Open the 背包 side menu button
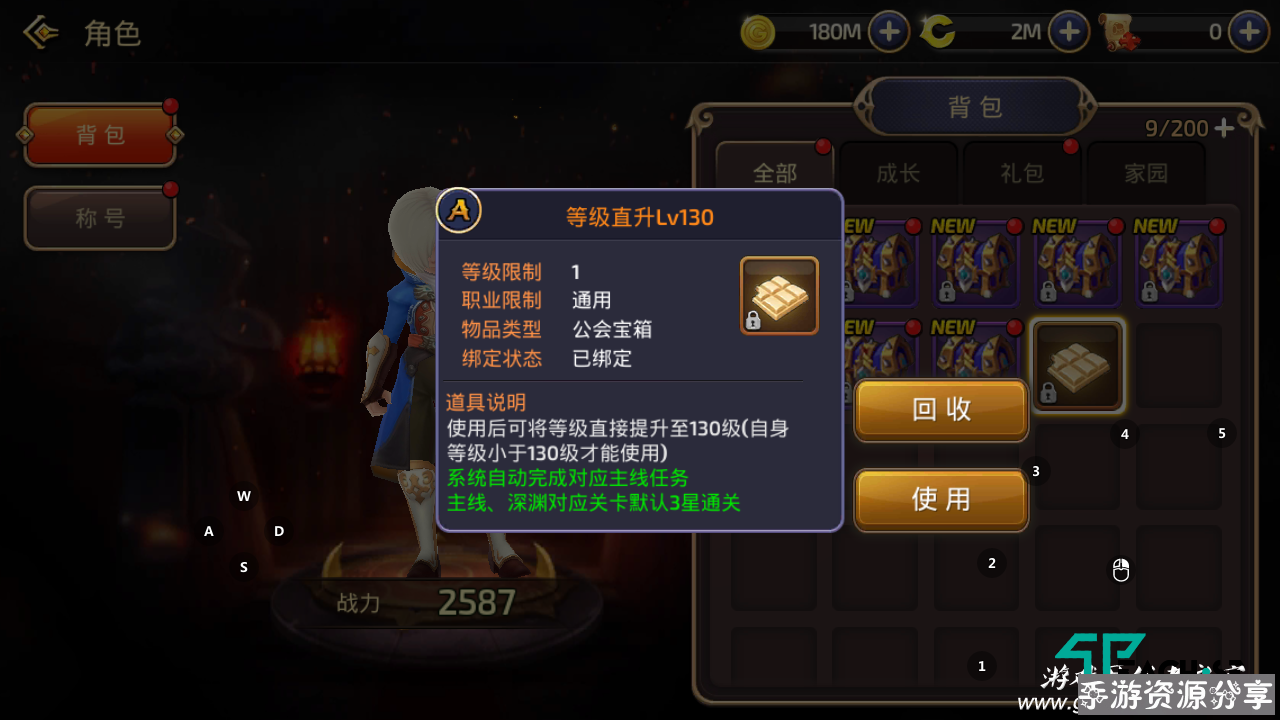Image resolution: width=1280 pixels, height=720 pixels. 100,135
